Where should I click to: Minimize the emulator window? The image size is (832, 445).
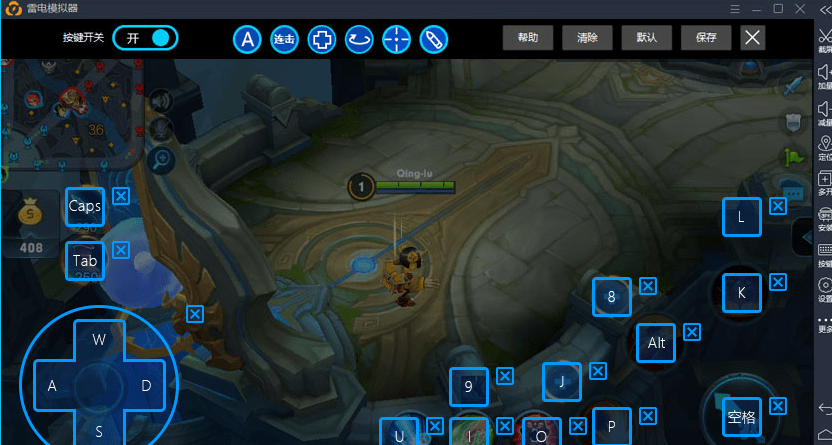[755, 8]
